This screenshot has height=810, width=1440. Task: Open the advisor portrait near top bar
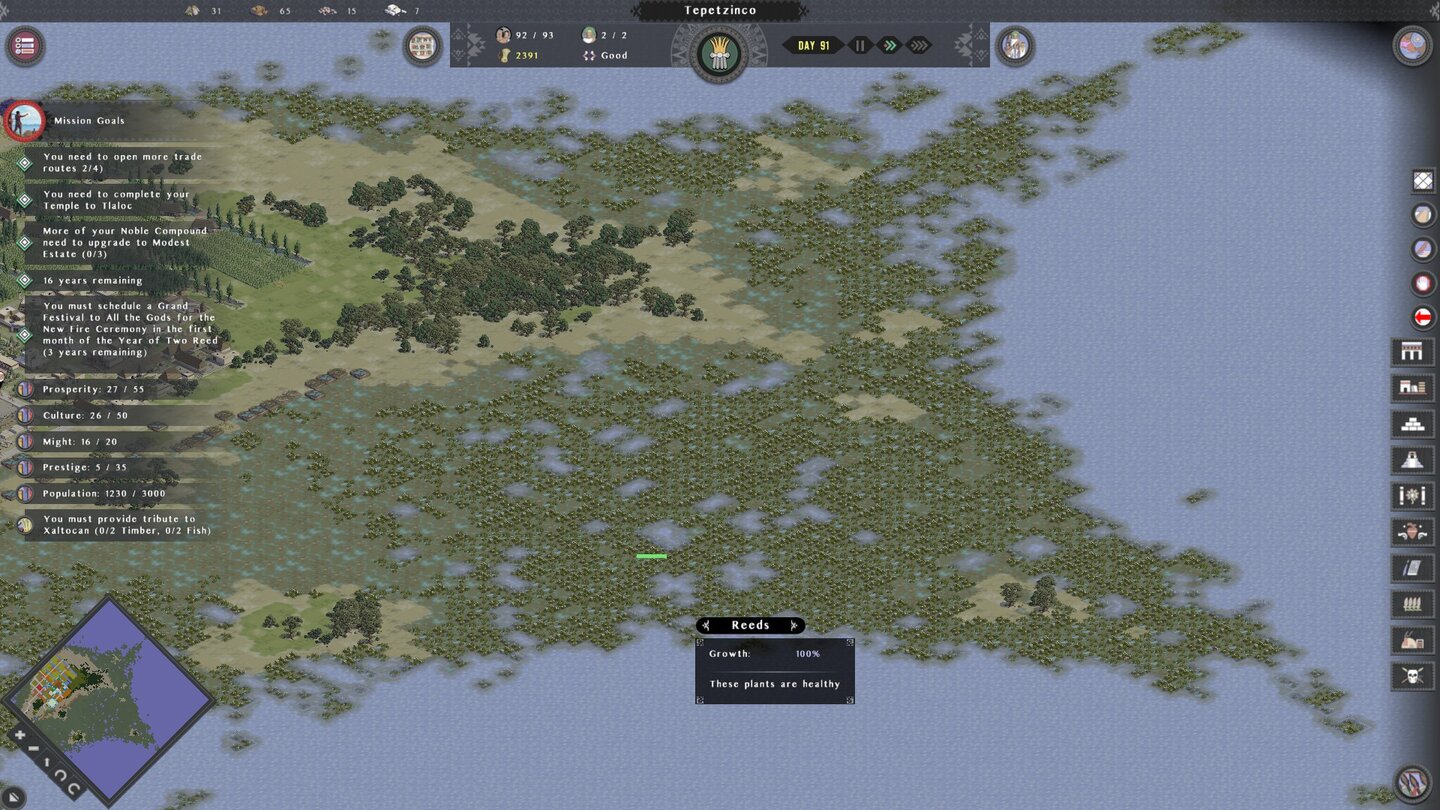coord(1016,44)
